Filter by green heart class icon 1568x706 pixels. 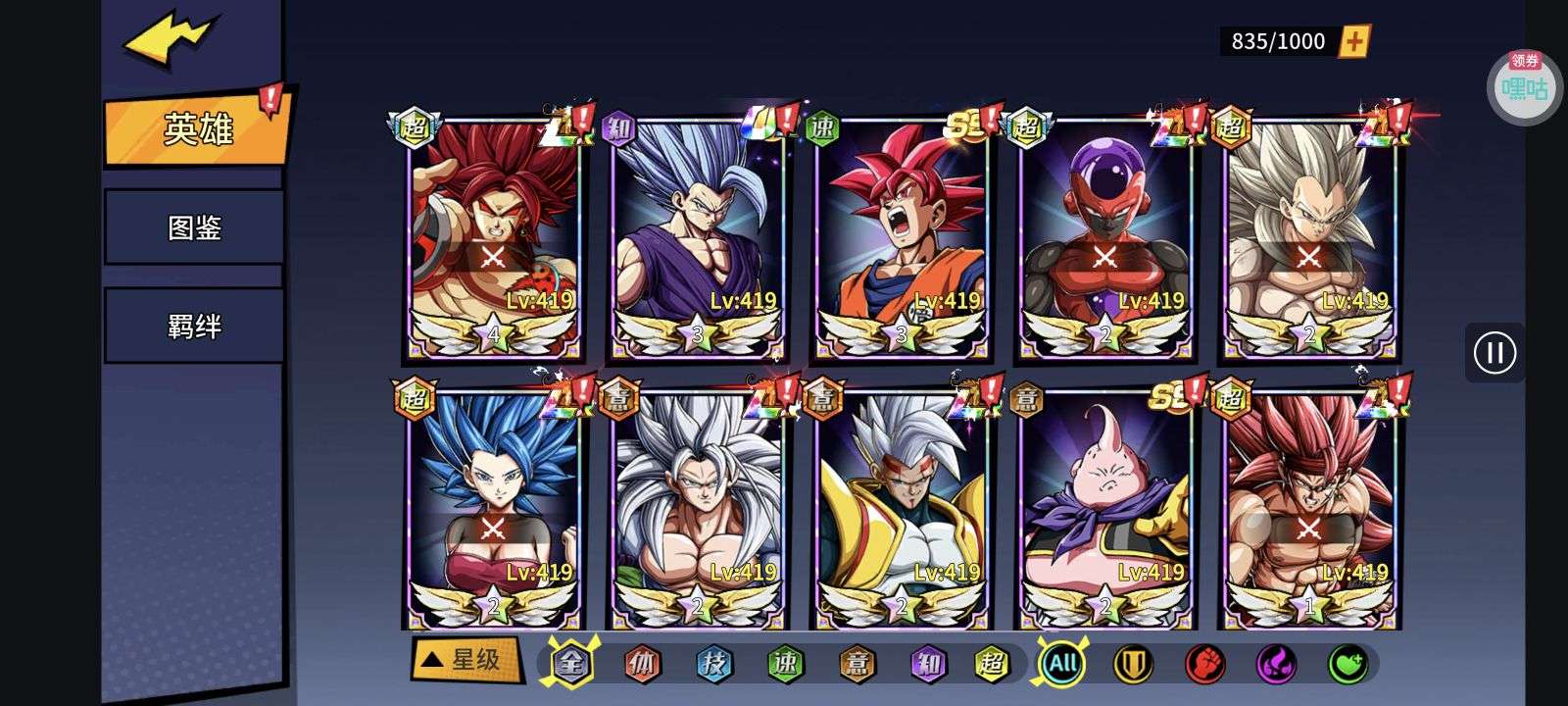coord(1347,664)
